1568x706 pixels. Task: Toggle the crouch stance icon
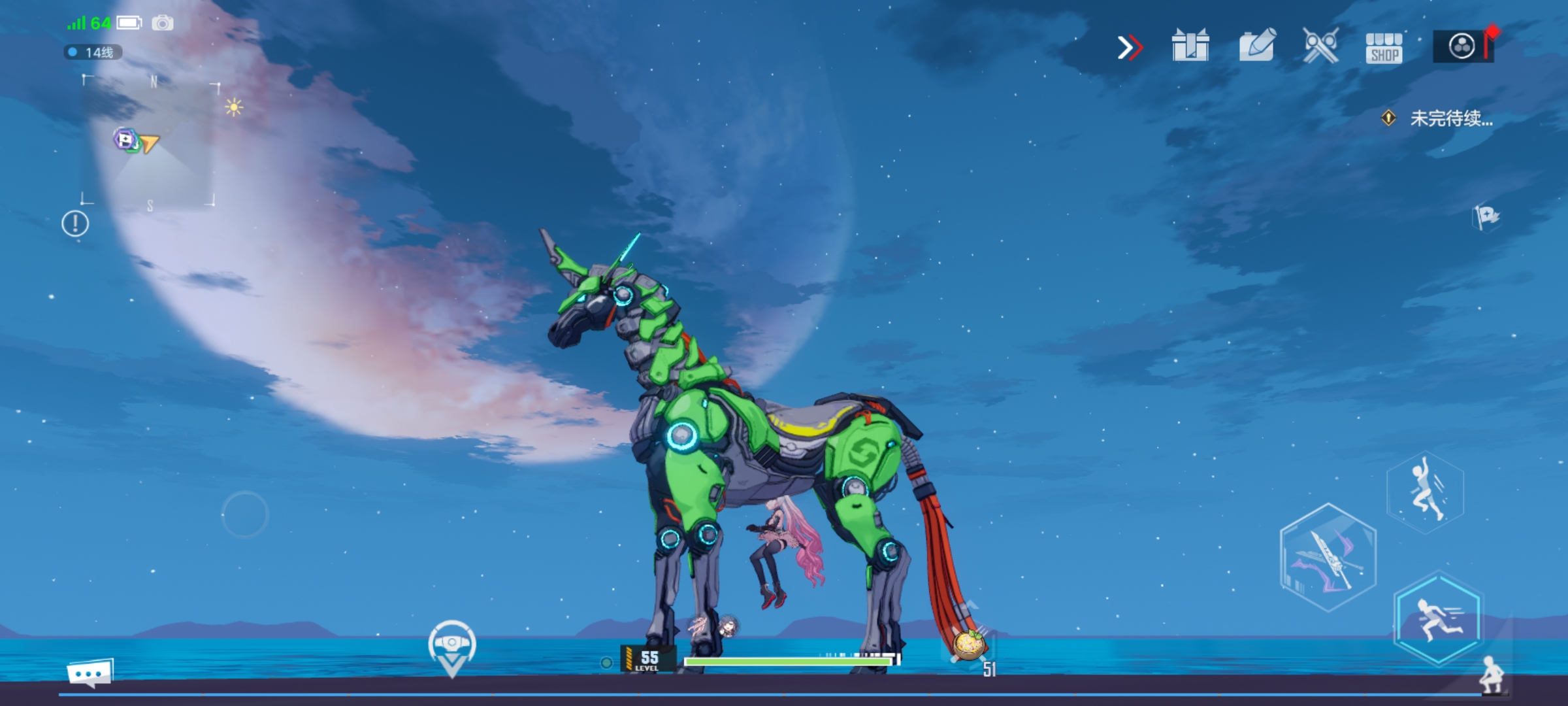(x=1492, y=674)
